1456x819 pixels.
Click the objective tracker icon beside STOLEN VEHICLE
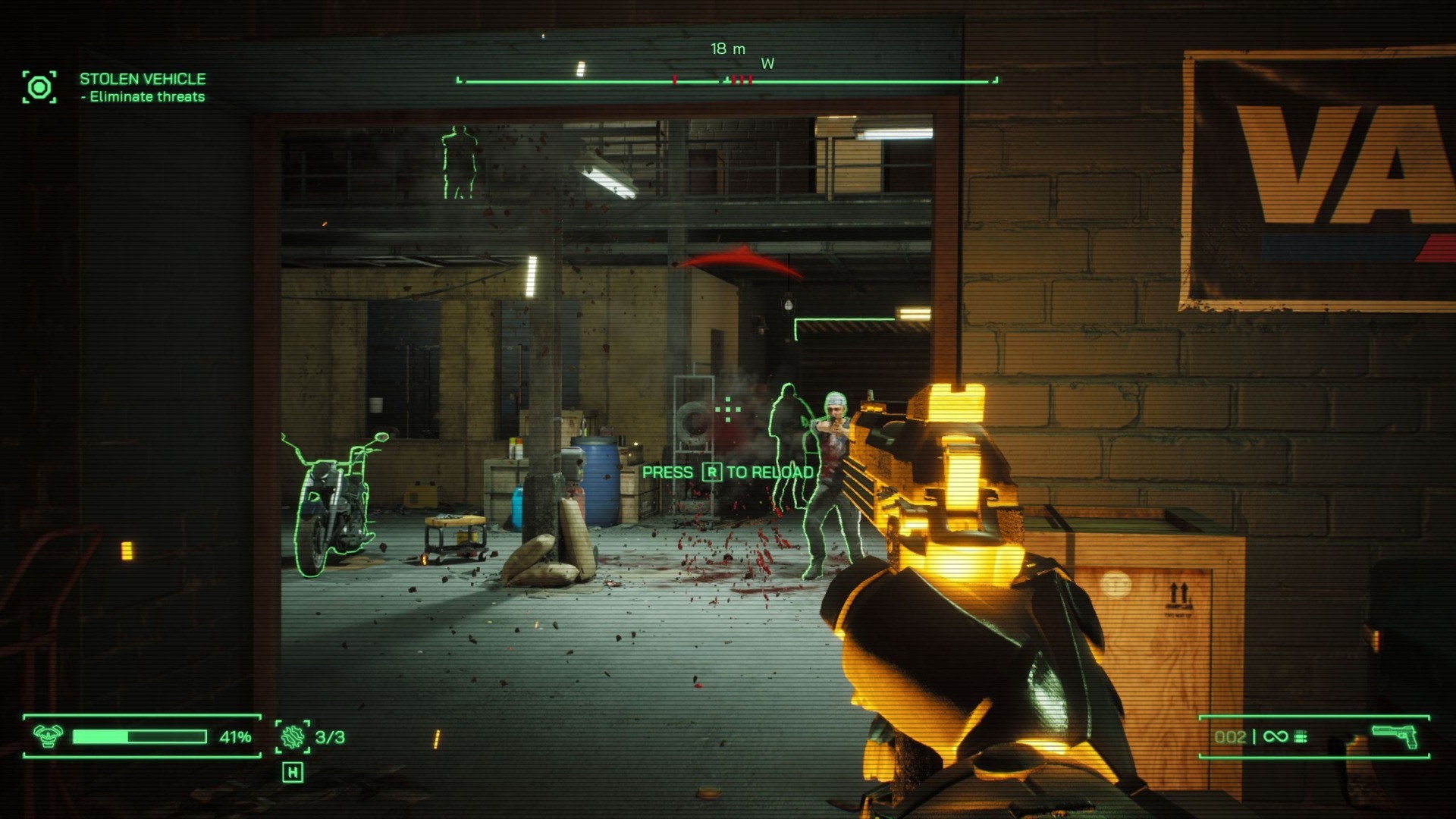point(39,89)
